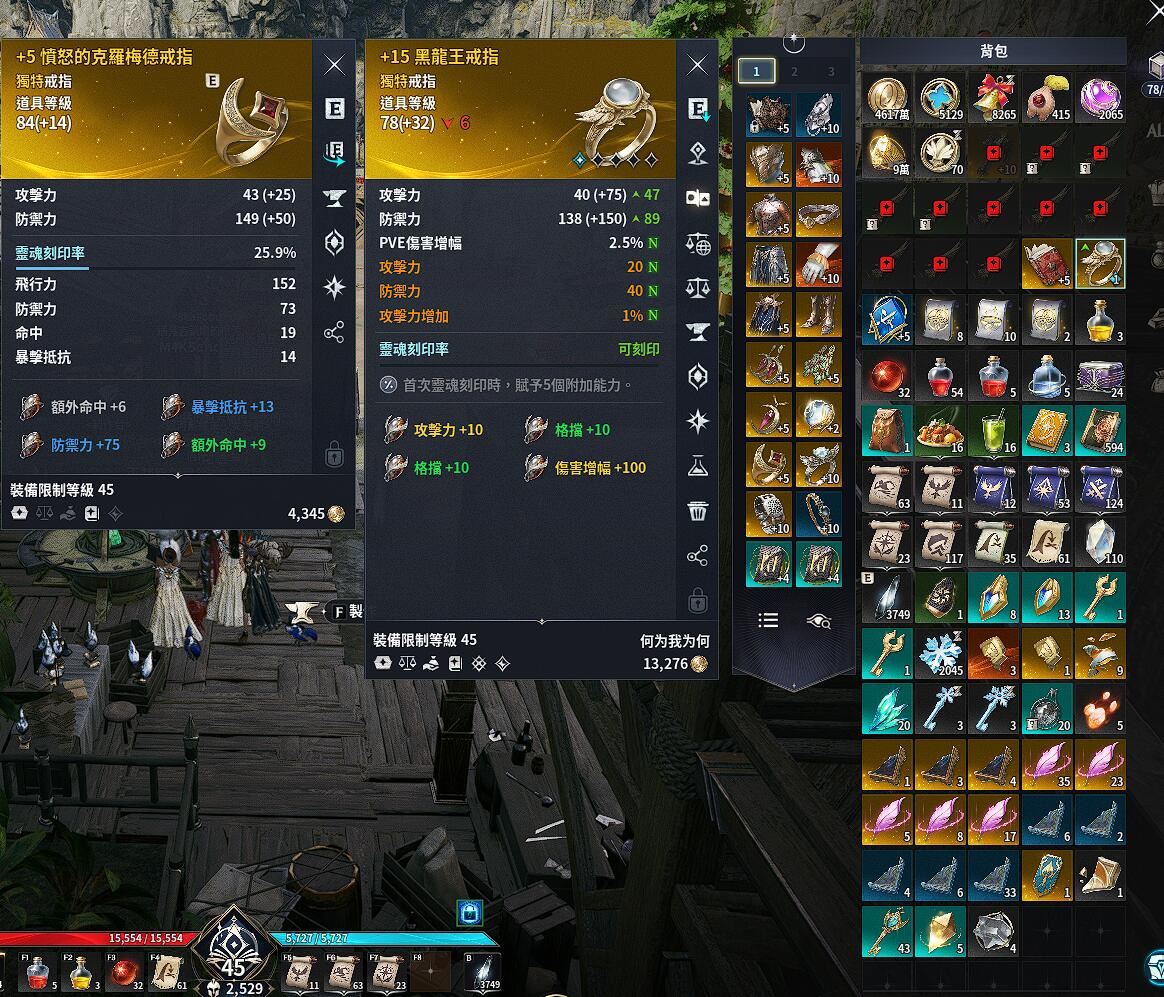Viewport: 1164px width, 997px height.
Task: Click the balance scale icon on the ring sidebar
Action: 698,288
